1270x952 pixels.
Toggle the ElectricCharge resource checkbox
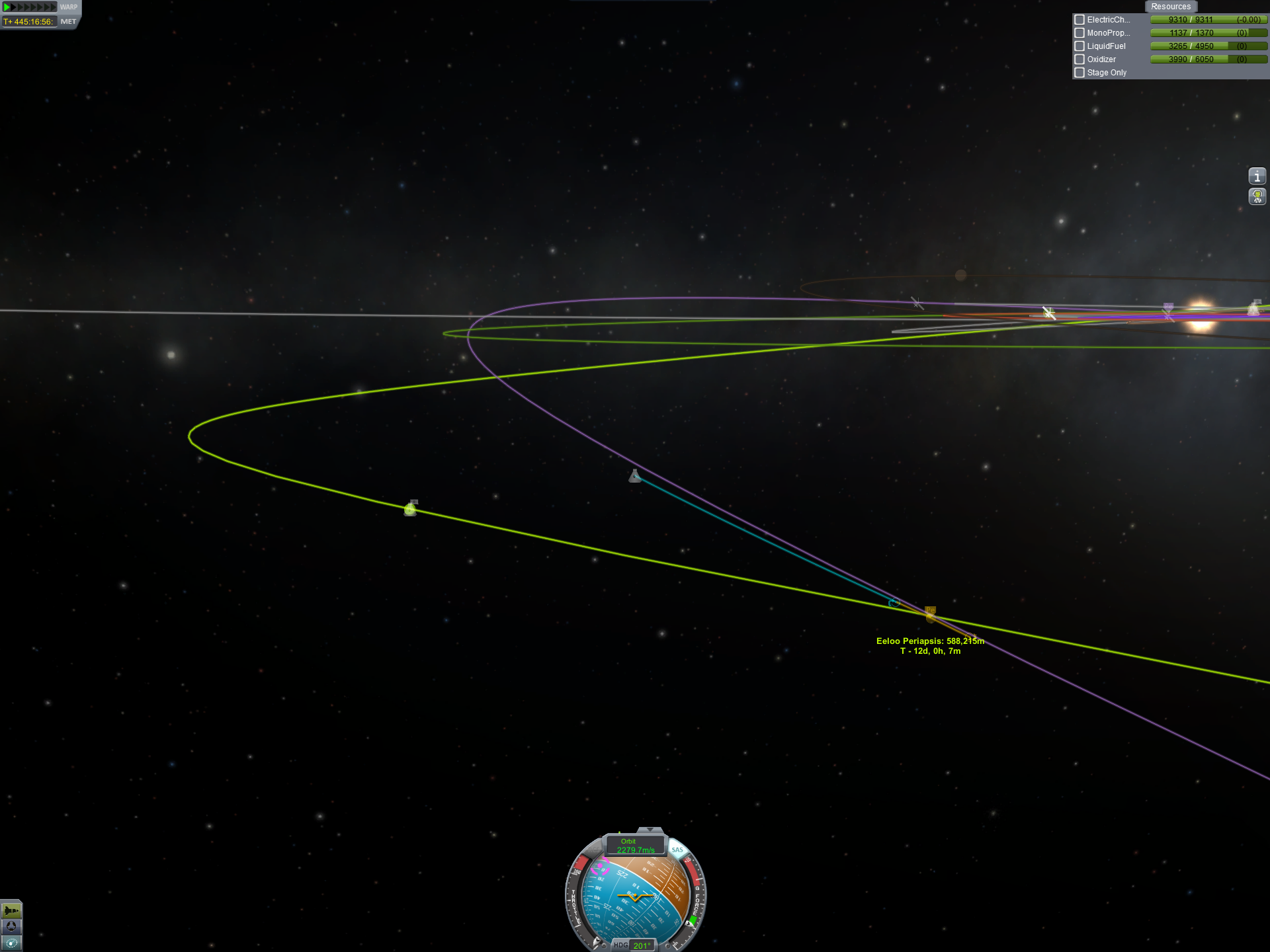1079,20
